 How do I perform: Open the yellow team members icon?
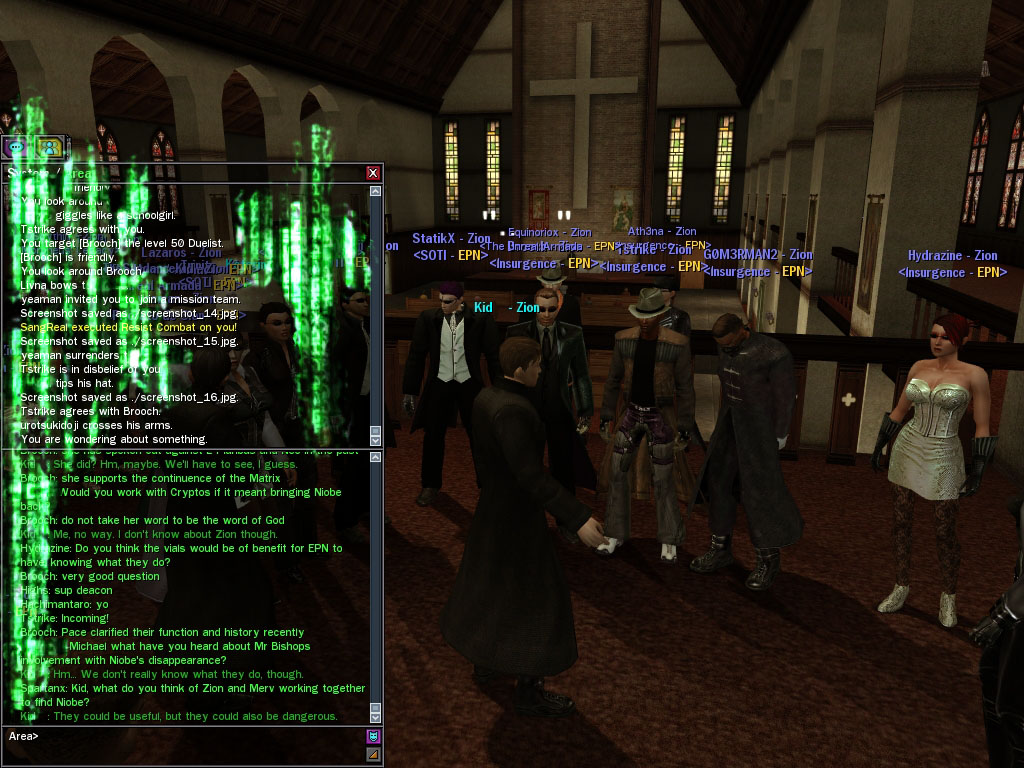coord(47,147)
